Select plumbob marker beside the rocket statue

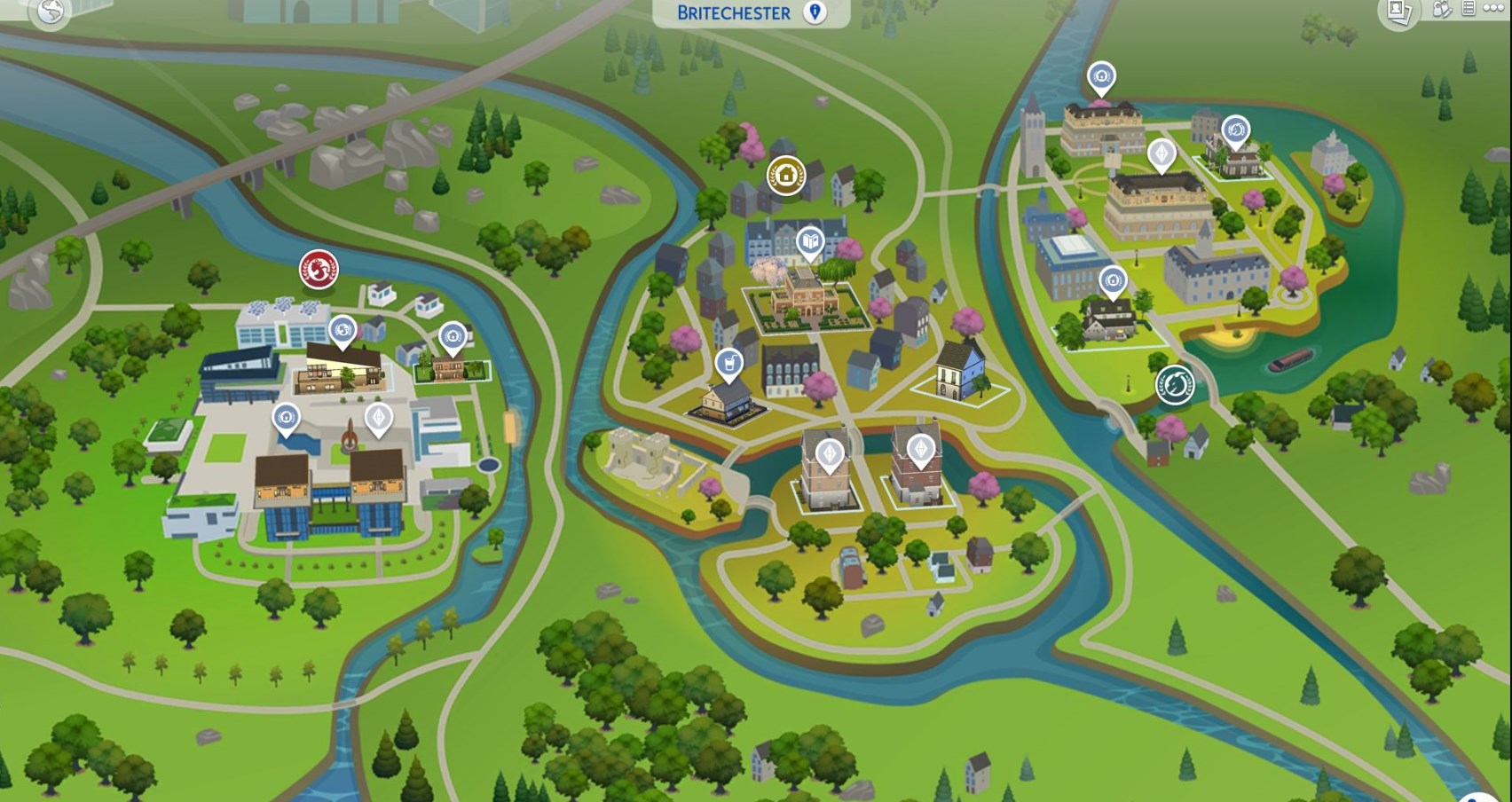pyautogui.click(x=379, y=418)
